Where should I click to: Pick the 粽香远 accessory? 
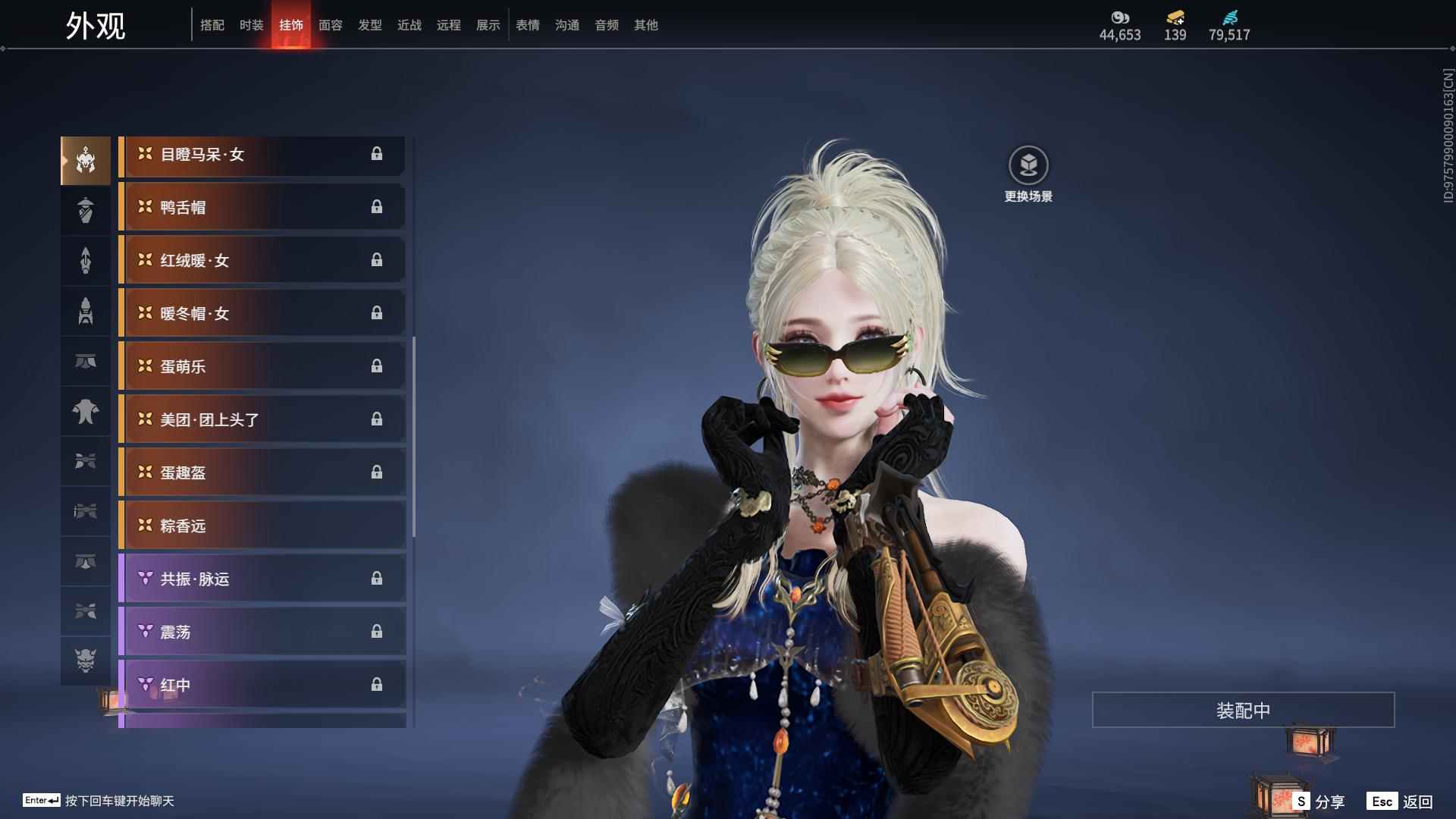coord(262,526)
